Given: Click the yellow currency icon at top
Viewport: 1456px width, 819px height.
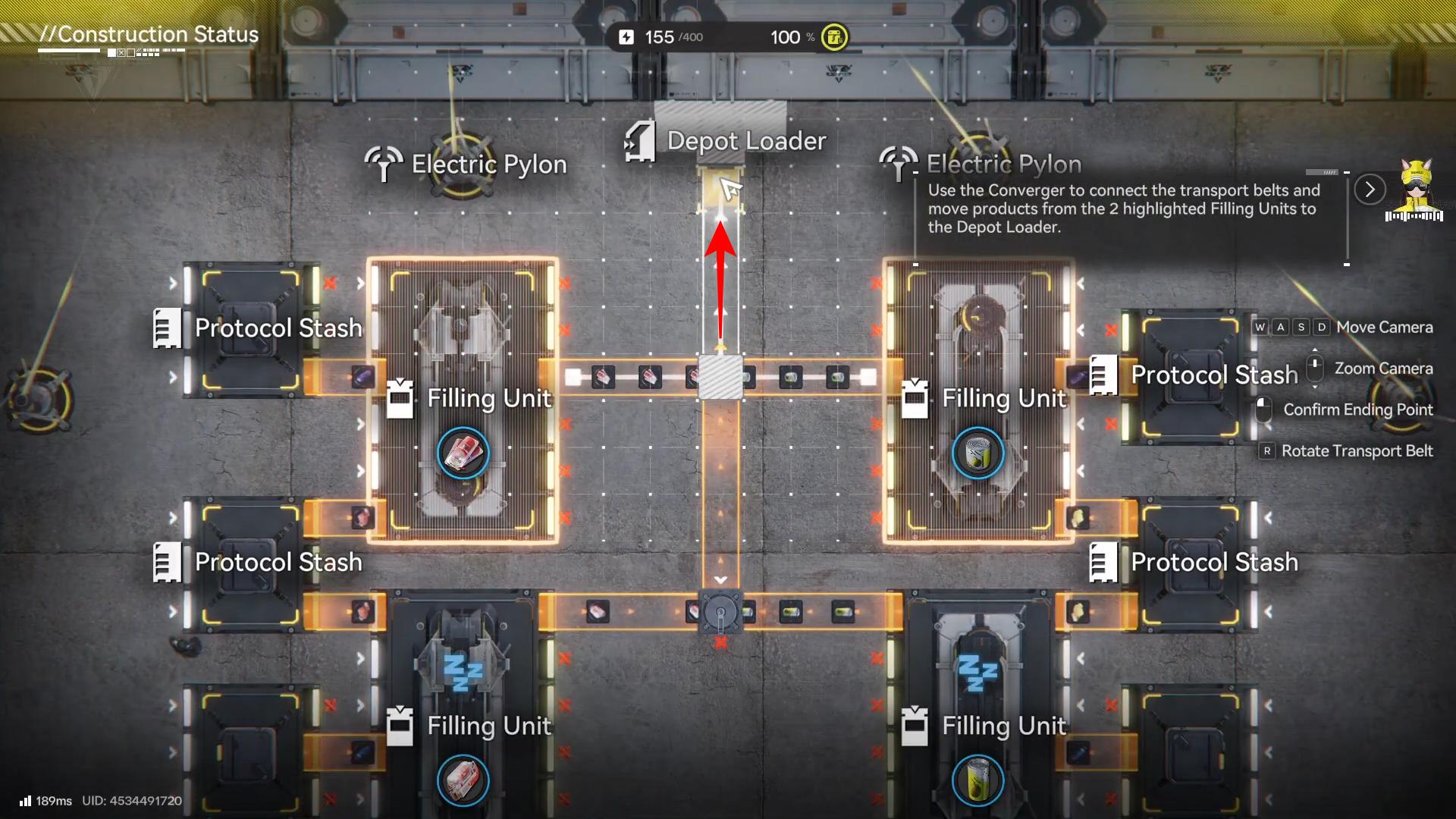Looking at the screenshot, I should pyautogui.click(x=834, y=37).
